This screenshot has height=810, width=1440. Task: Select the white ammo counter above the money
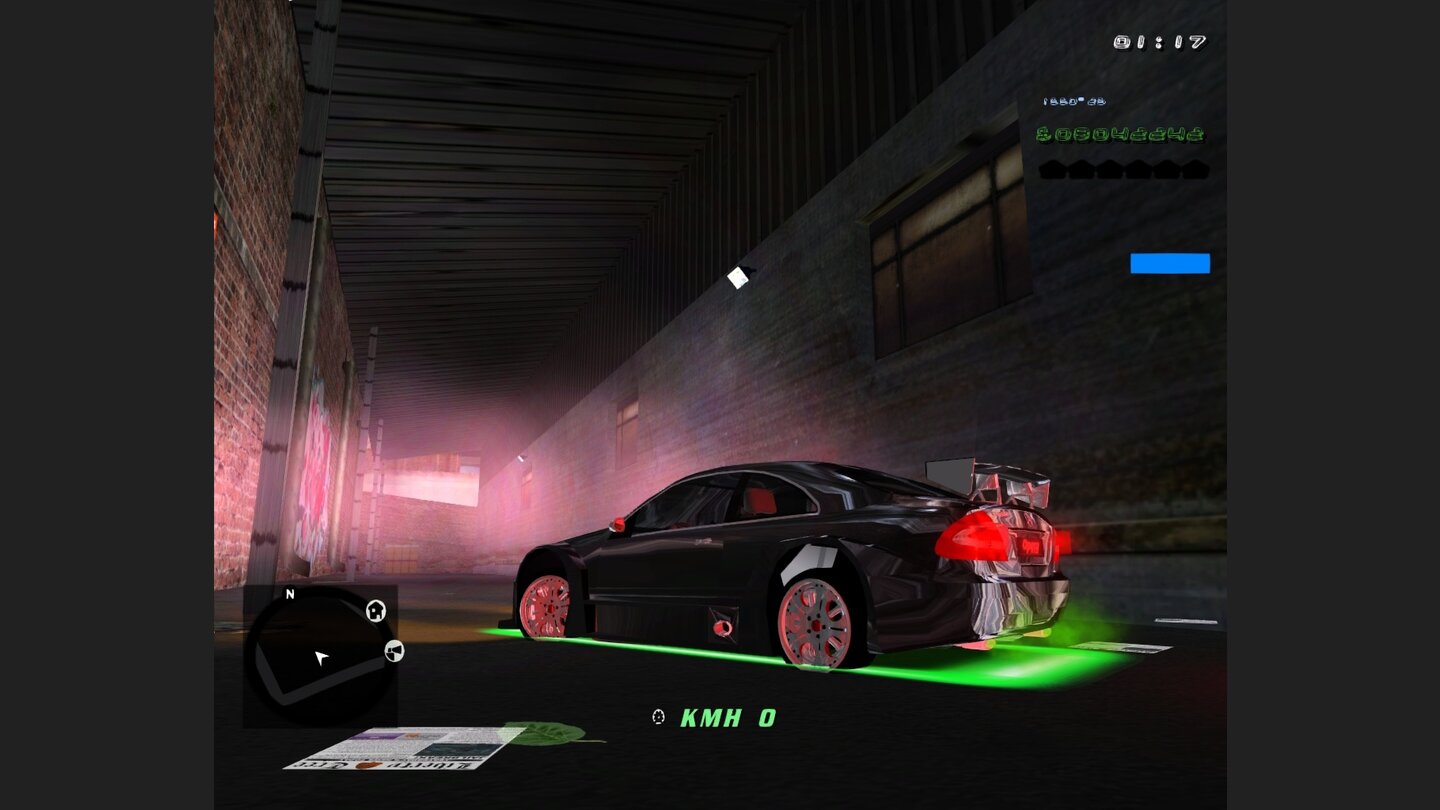(1075, 100)
